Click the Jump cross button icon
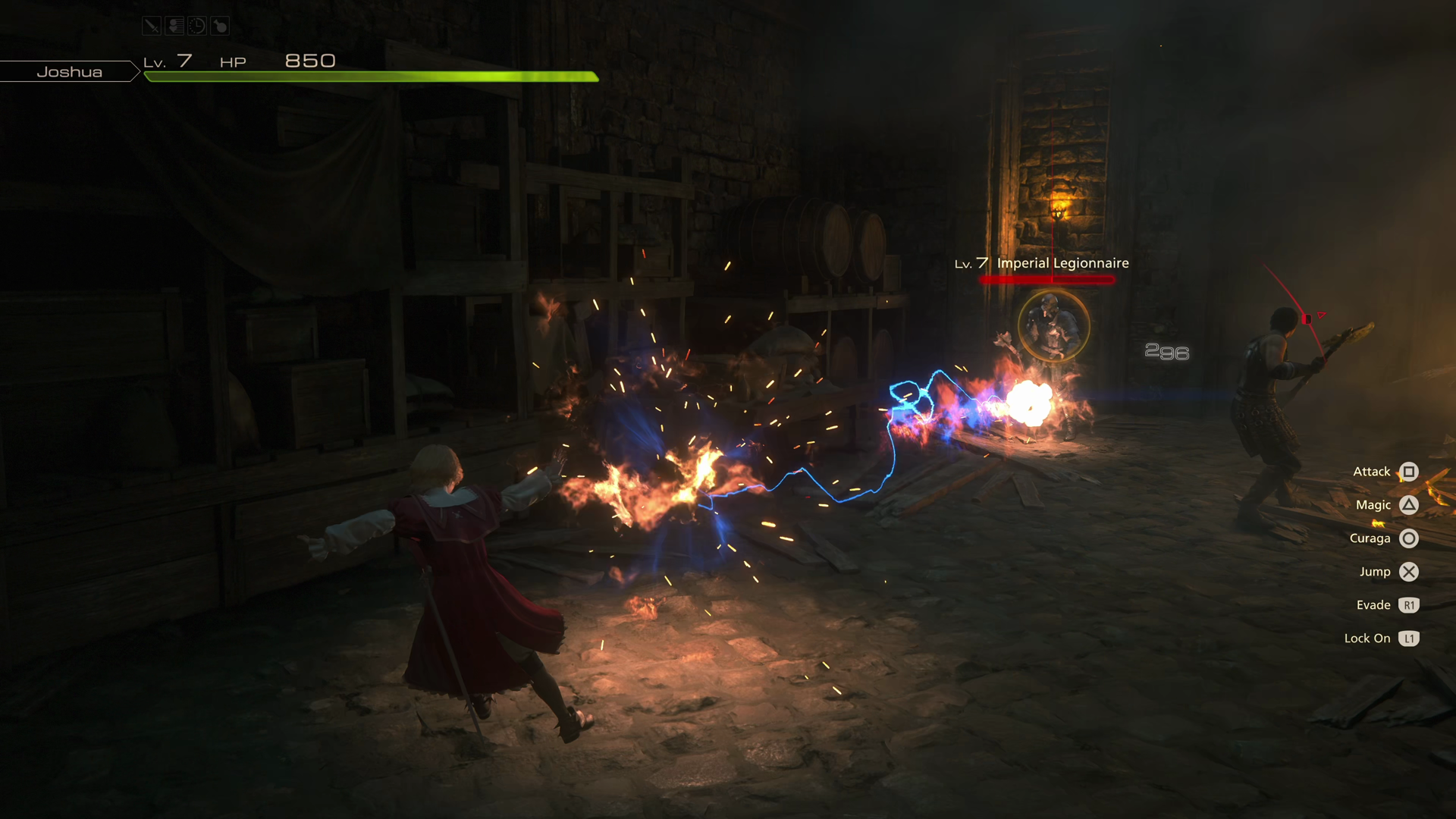 1409,572
